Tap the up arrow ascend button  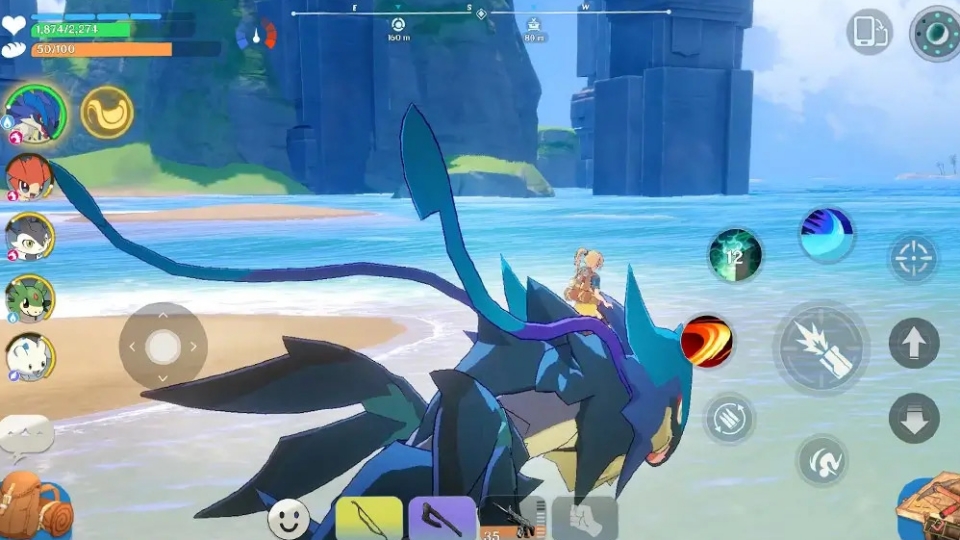click(x=913, y=343)
